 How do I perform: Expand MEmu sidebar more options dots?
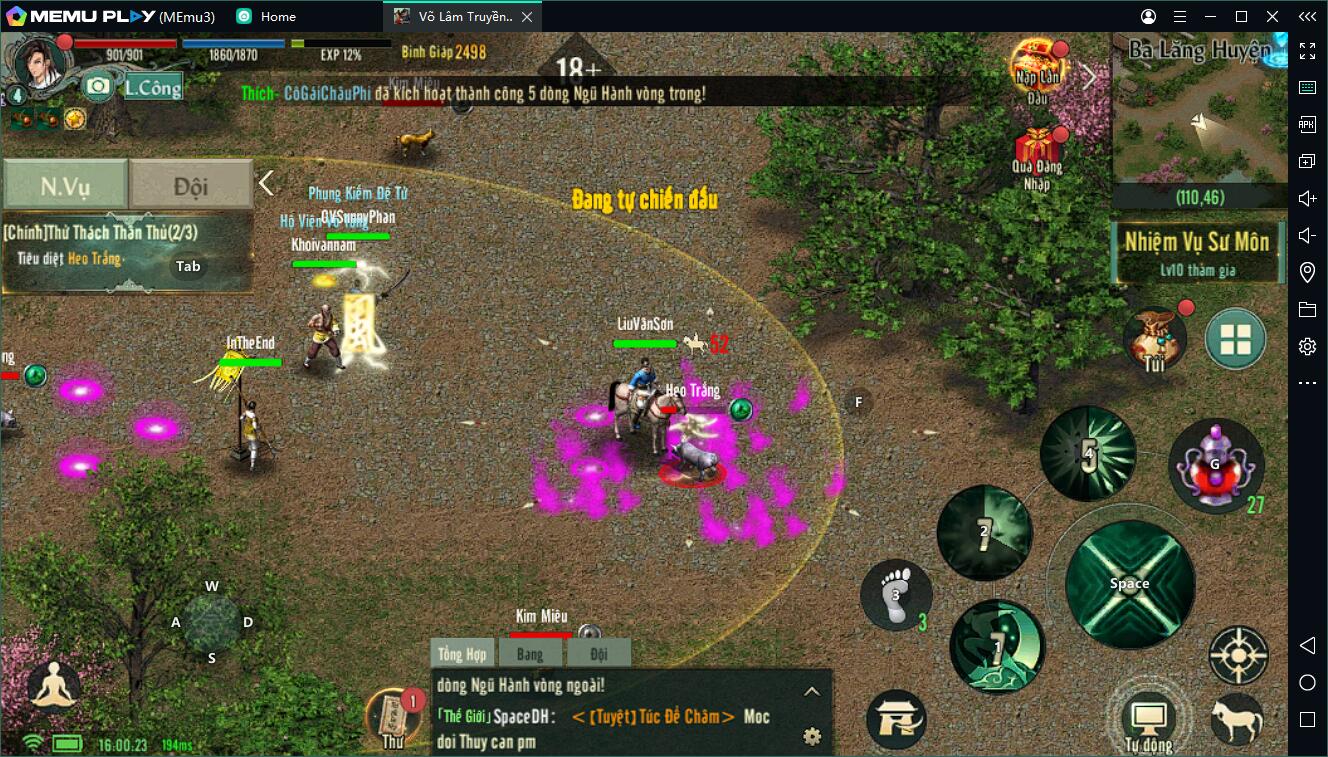pos(1307,381)
